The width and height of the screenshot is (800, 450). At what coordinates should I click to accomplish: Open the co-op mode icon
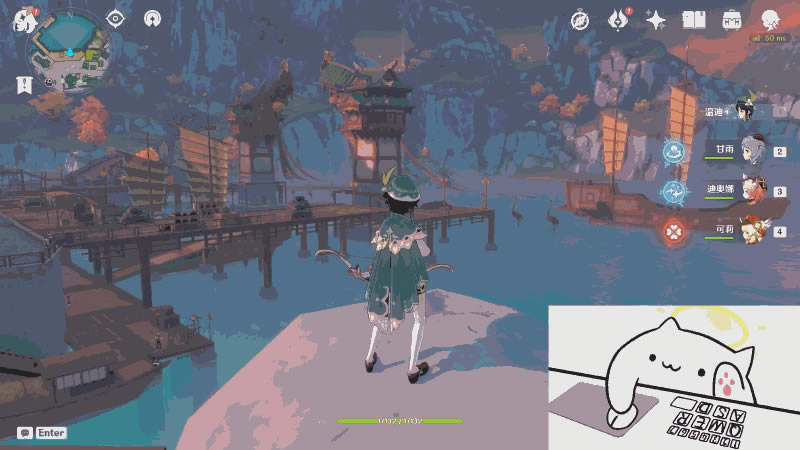point(152,18)
